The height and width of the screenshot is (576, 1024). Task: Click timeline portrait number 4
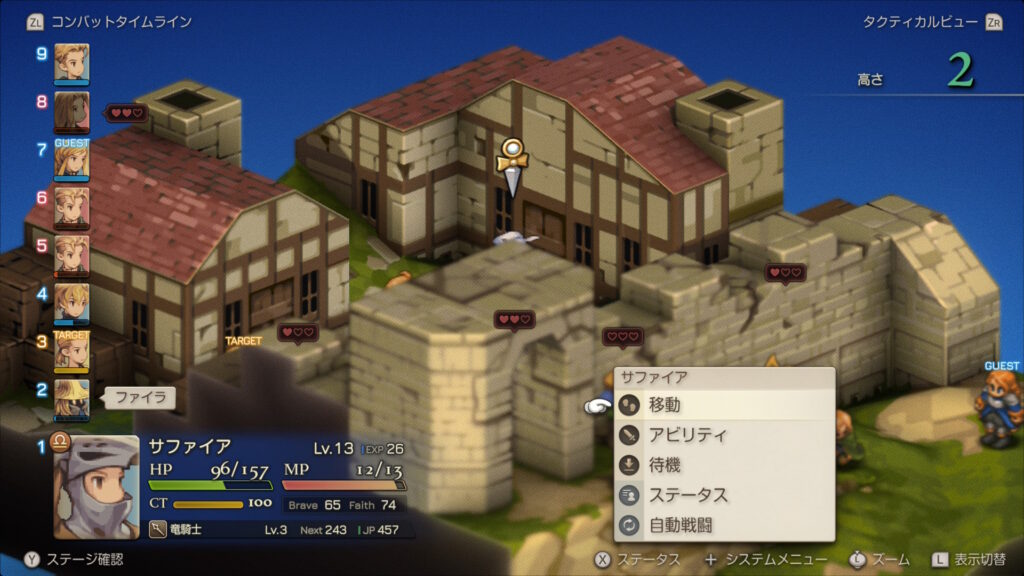[x=71, y=303]
